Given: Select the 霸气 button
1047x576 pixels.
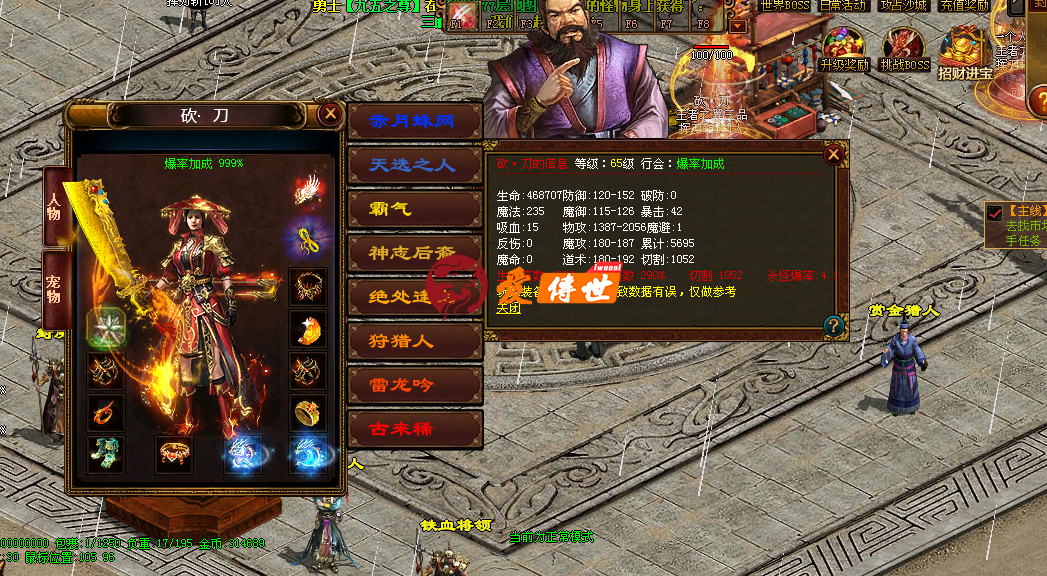Looking at the screenshot, I should 414,209.
